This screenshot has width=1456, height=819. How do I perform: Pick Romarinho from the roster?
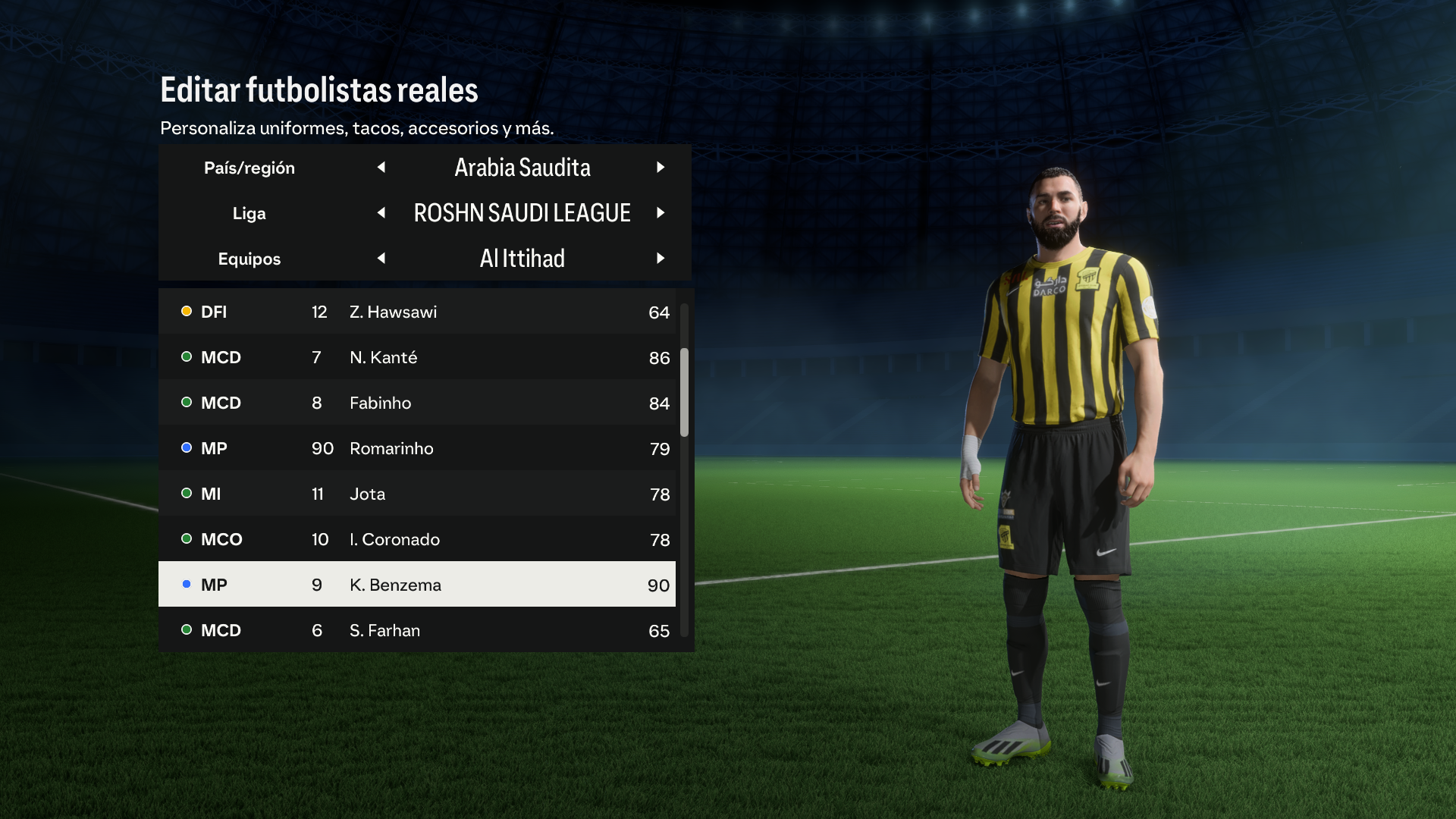tap(417, 448)
